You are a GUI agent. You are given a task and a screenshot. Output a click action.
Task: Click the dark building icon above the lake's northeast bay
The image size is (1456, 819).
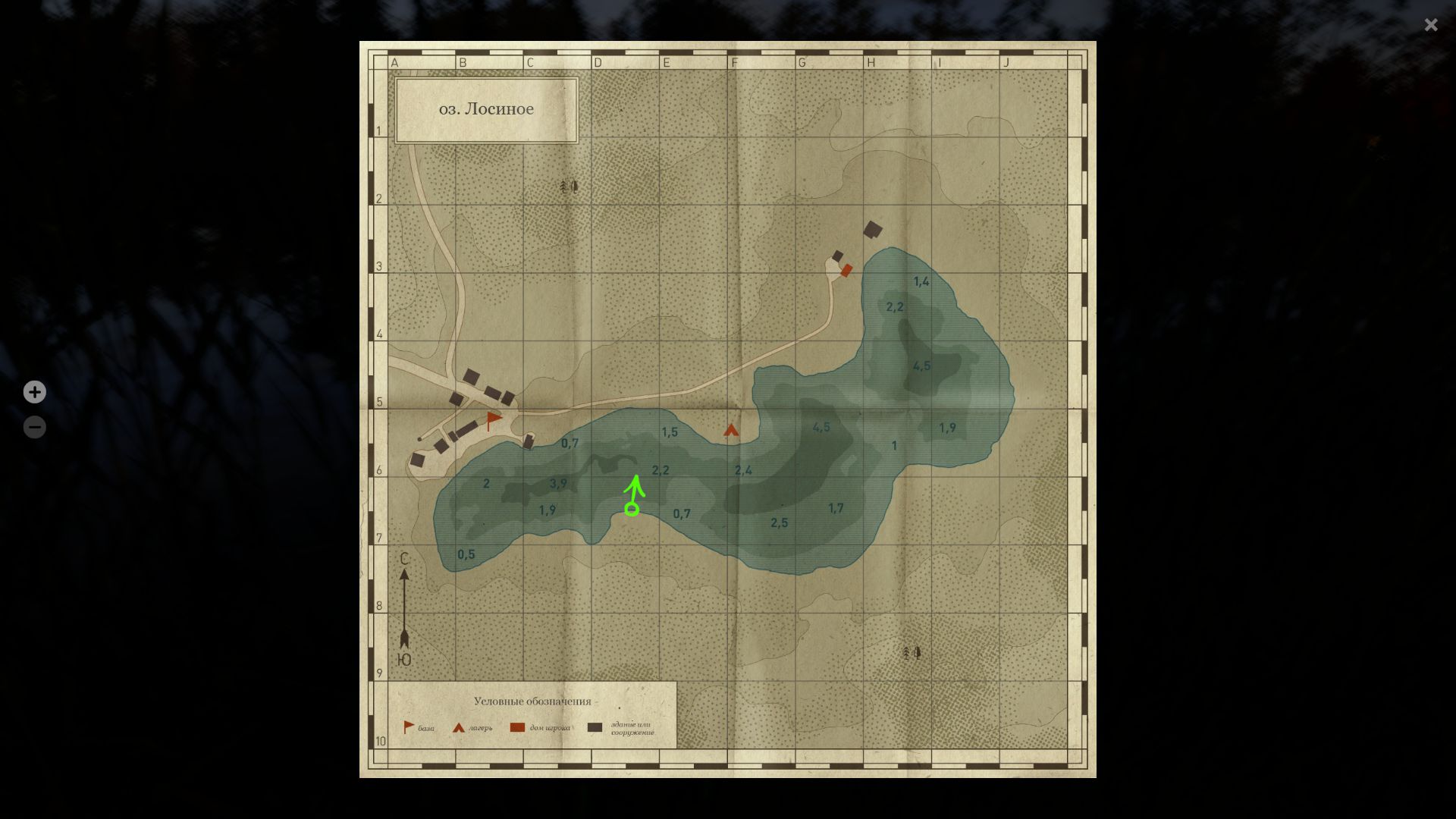pyautogui.click(x=874, y=230)
